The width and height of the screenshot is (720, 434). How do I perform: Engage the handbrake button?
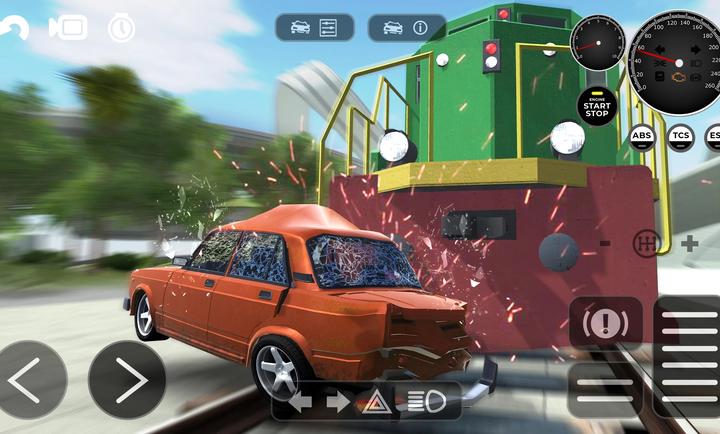point(606,323)
